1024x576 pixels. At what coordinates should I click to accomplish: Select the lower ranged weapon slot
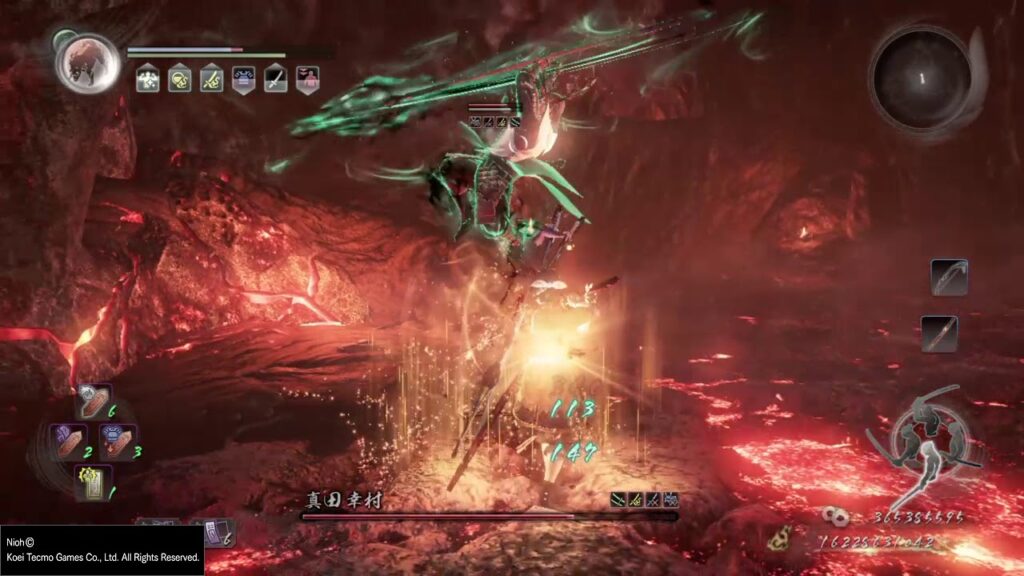(939, 333)
